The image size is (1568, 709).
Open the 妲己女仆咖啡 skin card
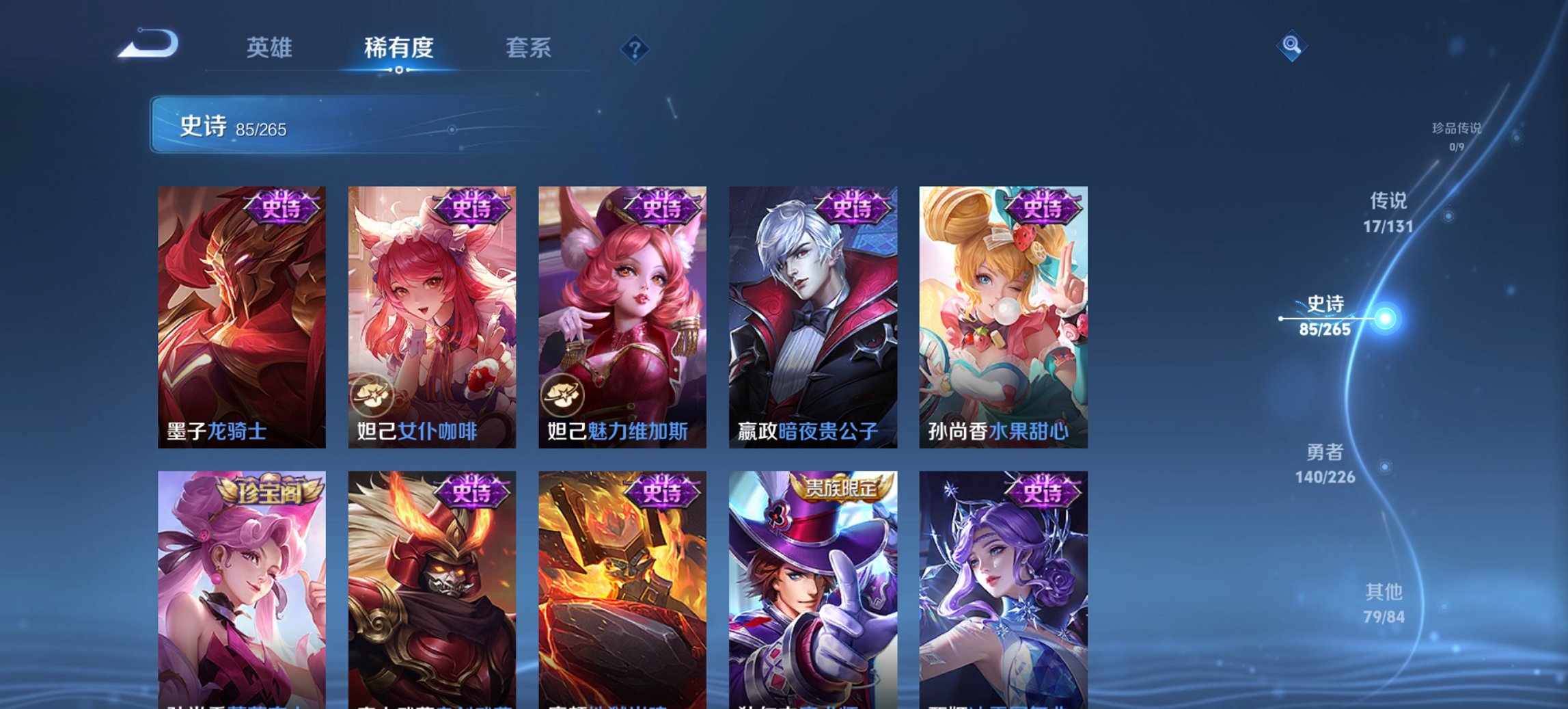coord(430,315)
